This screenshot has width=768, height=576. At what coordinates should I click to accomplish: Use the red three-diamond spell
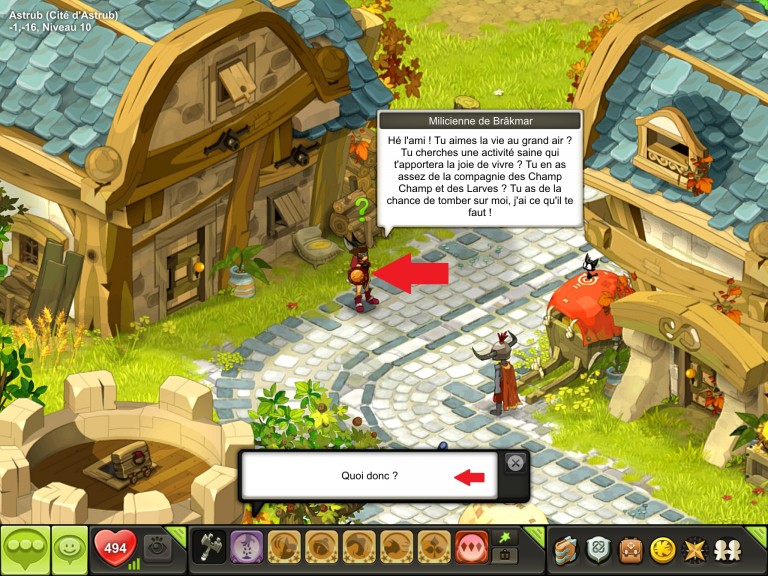(470, 549)
